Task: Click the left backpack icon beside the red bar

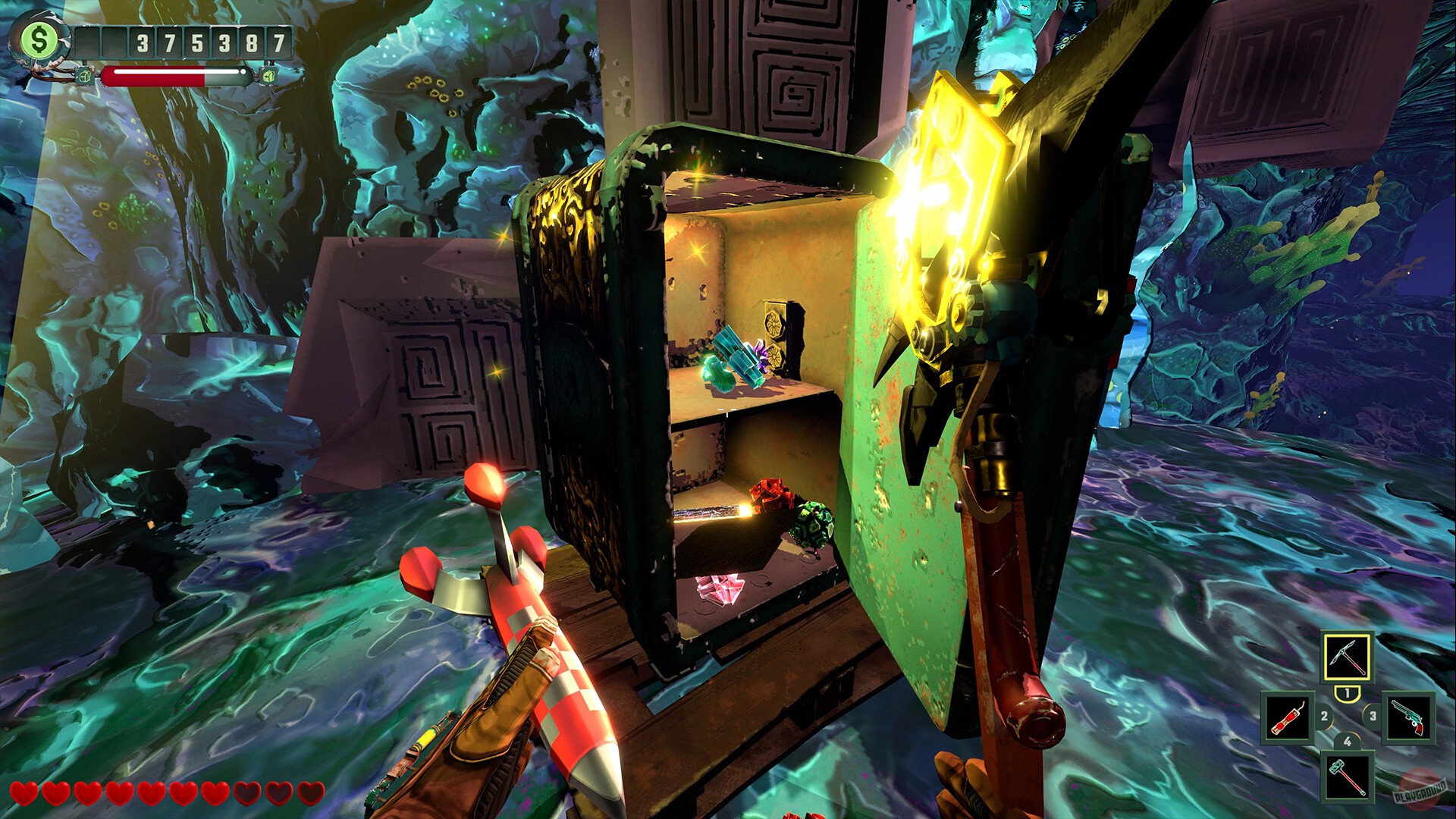Action: (84, 76)
